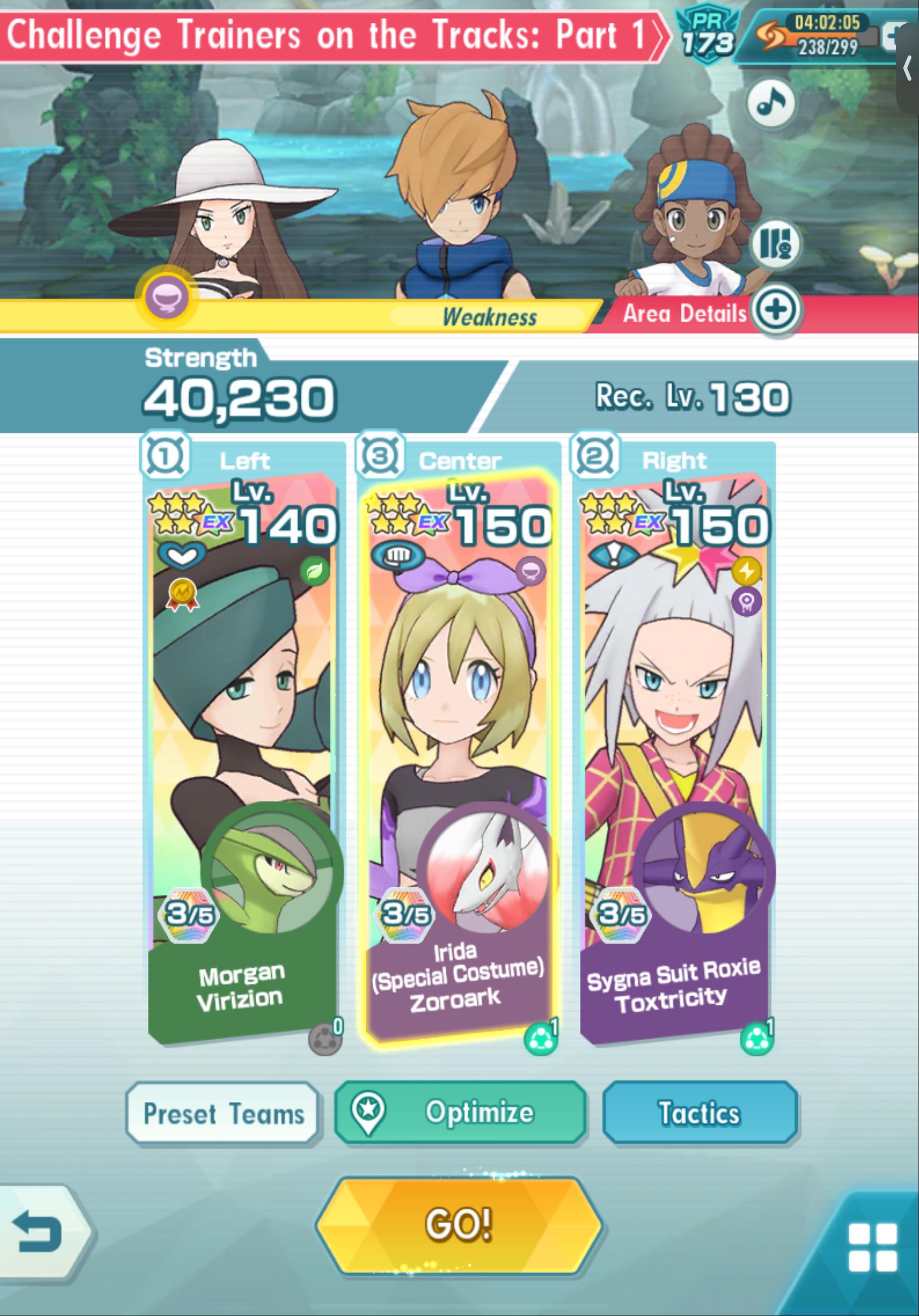Viewport: 919px width, 1316px height.
Task: Open Preset Teams
Action: pos(223,1112)
